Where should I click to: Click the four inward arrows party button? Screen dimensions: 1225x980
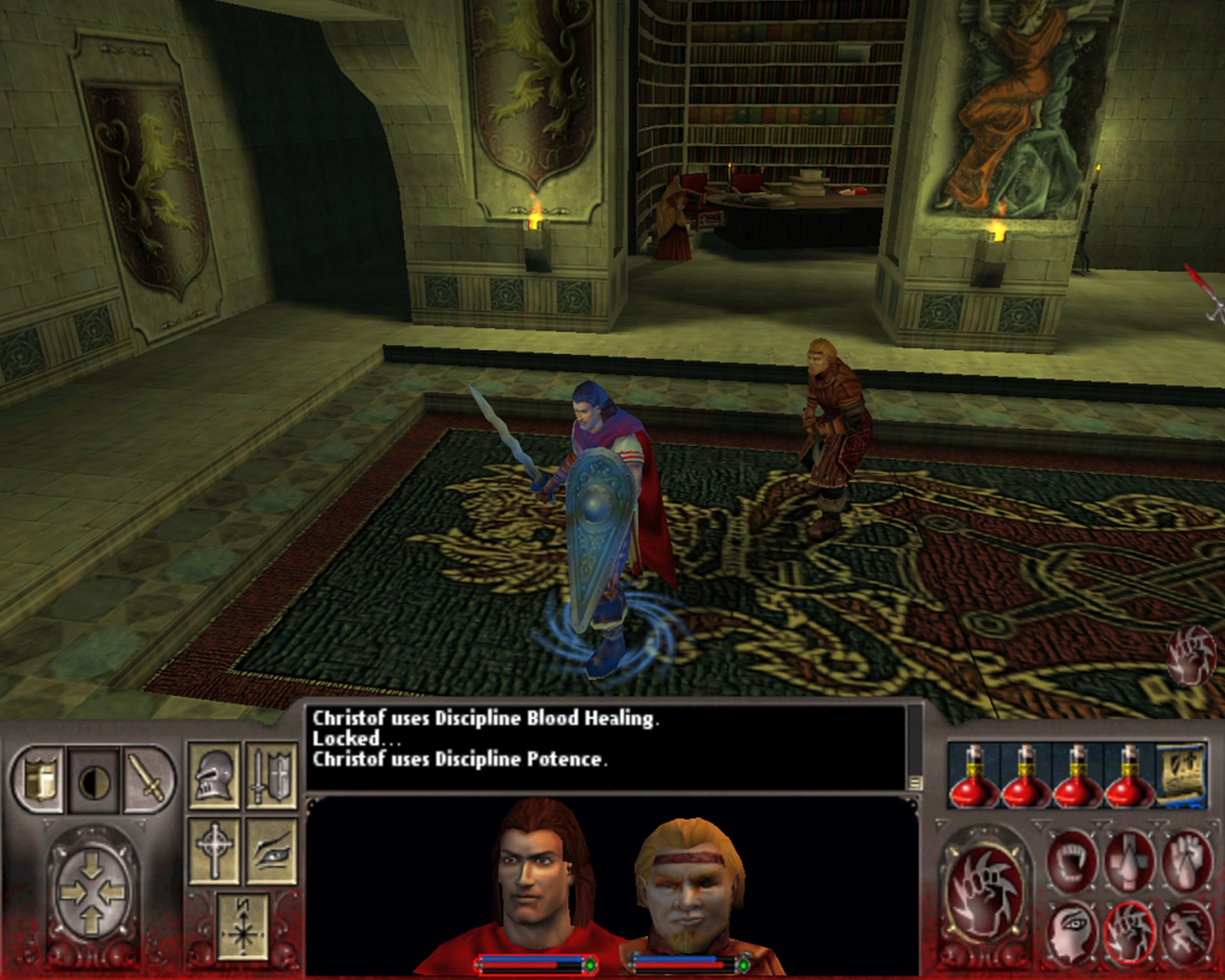91,891
